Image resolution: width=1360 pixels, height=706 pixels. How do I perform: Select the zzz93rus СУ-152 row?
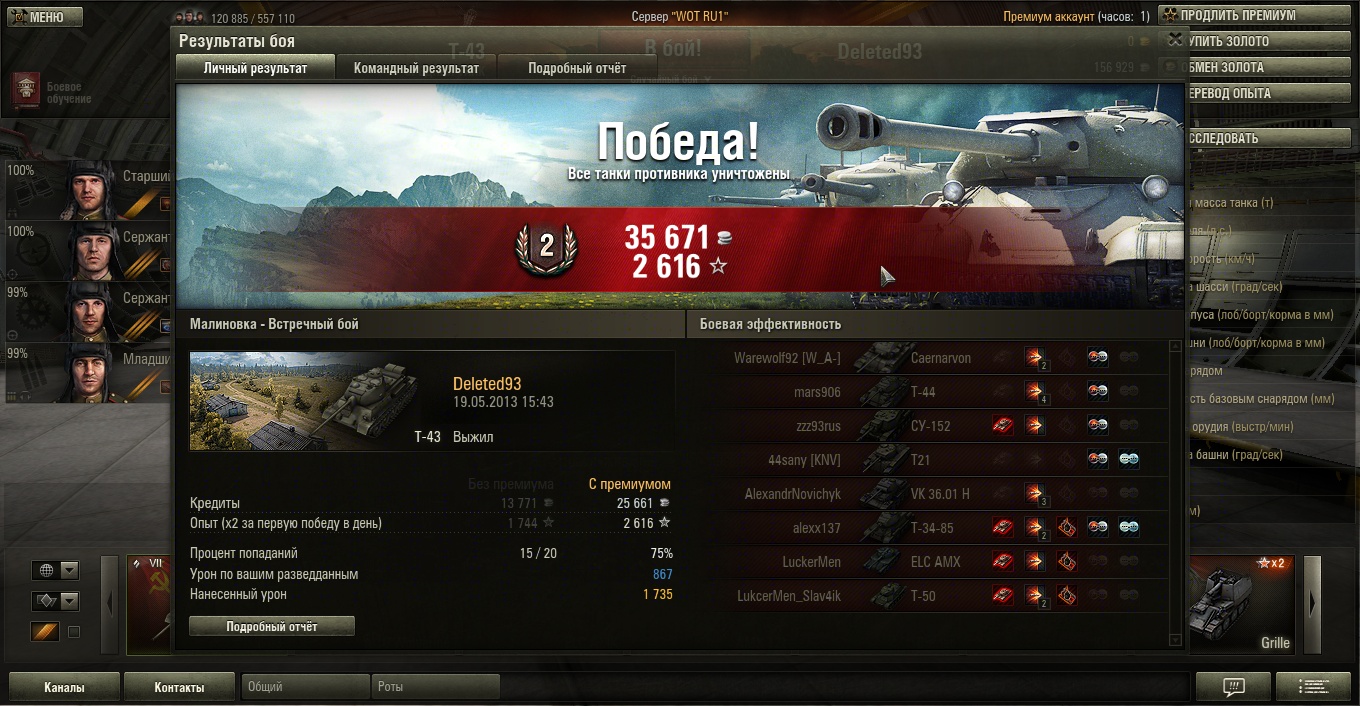coord(940,426)
